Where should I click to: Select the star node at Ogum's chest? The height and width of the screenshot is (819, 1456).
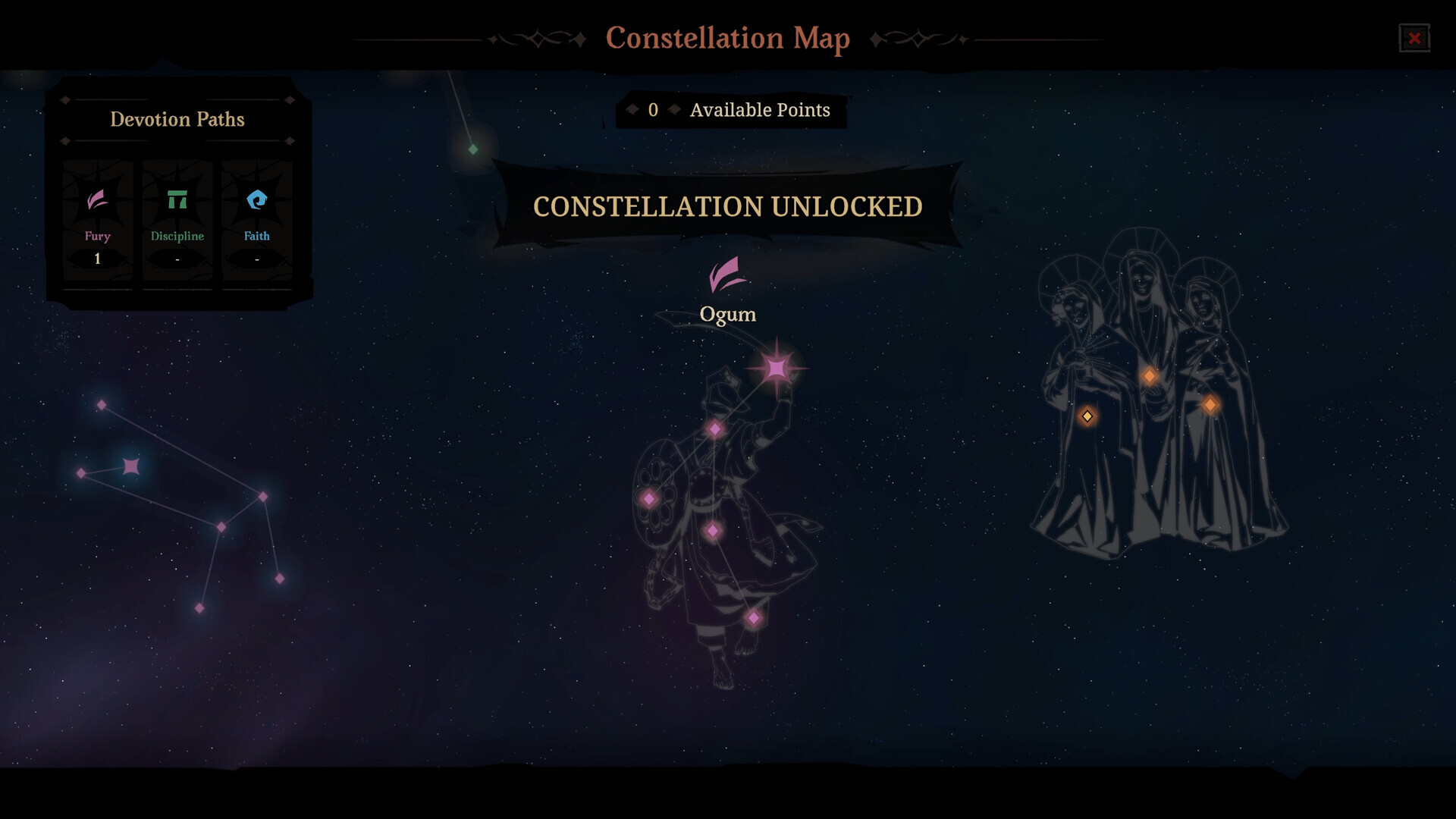714,429
